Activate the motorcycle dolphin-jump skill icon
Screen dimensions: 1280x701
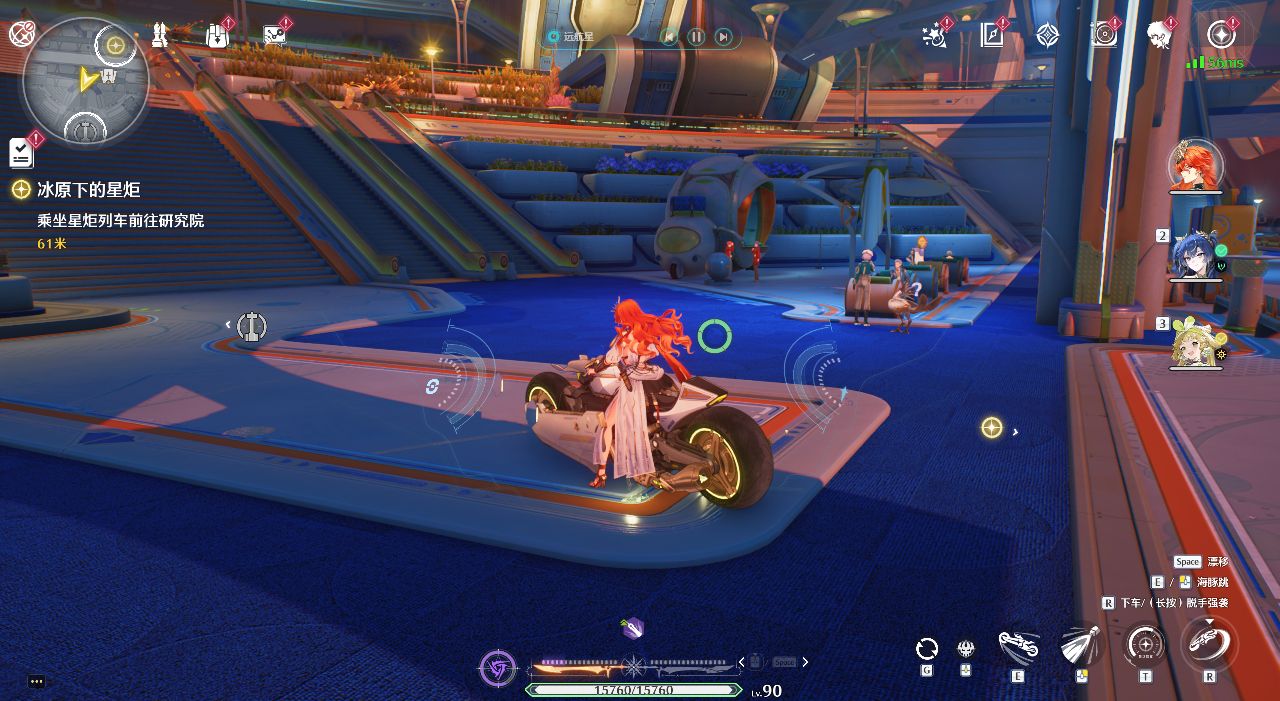[x=1018, y=646]
